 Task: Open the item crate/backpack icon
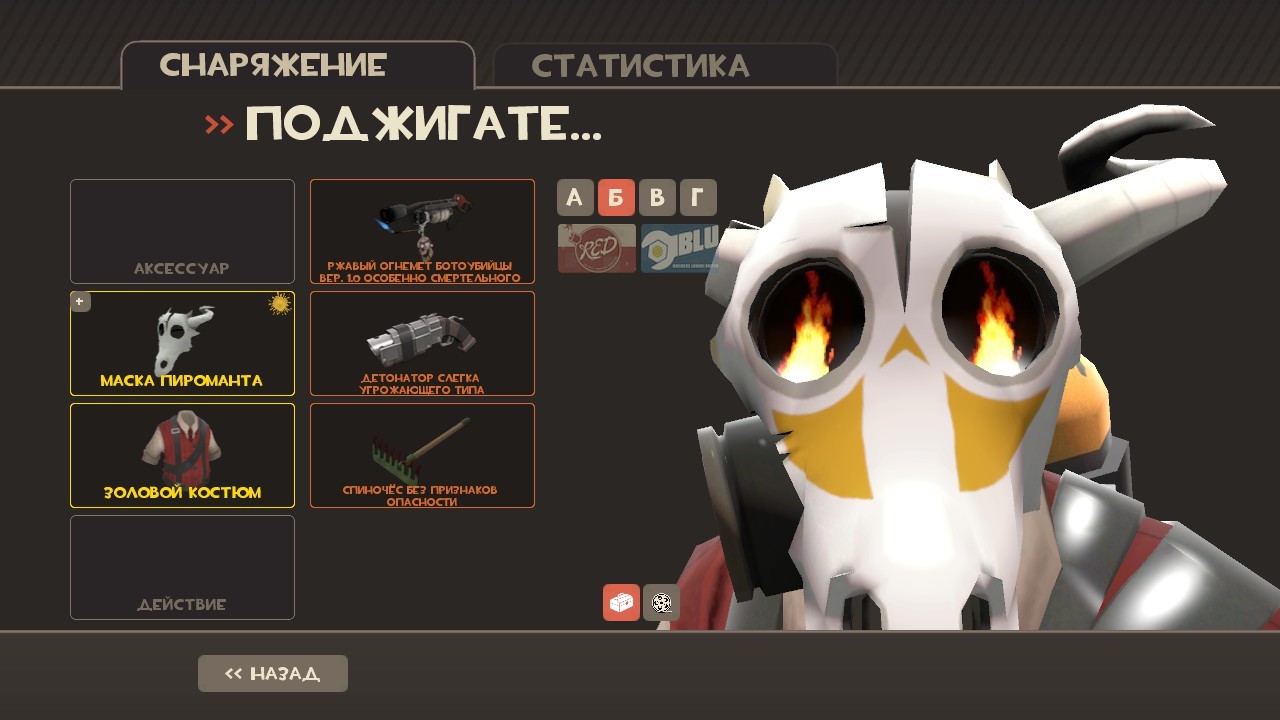(x=621, y=603)
